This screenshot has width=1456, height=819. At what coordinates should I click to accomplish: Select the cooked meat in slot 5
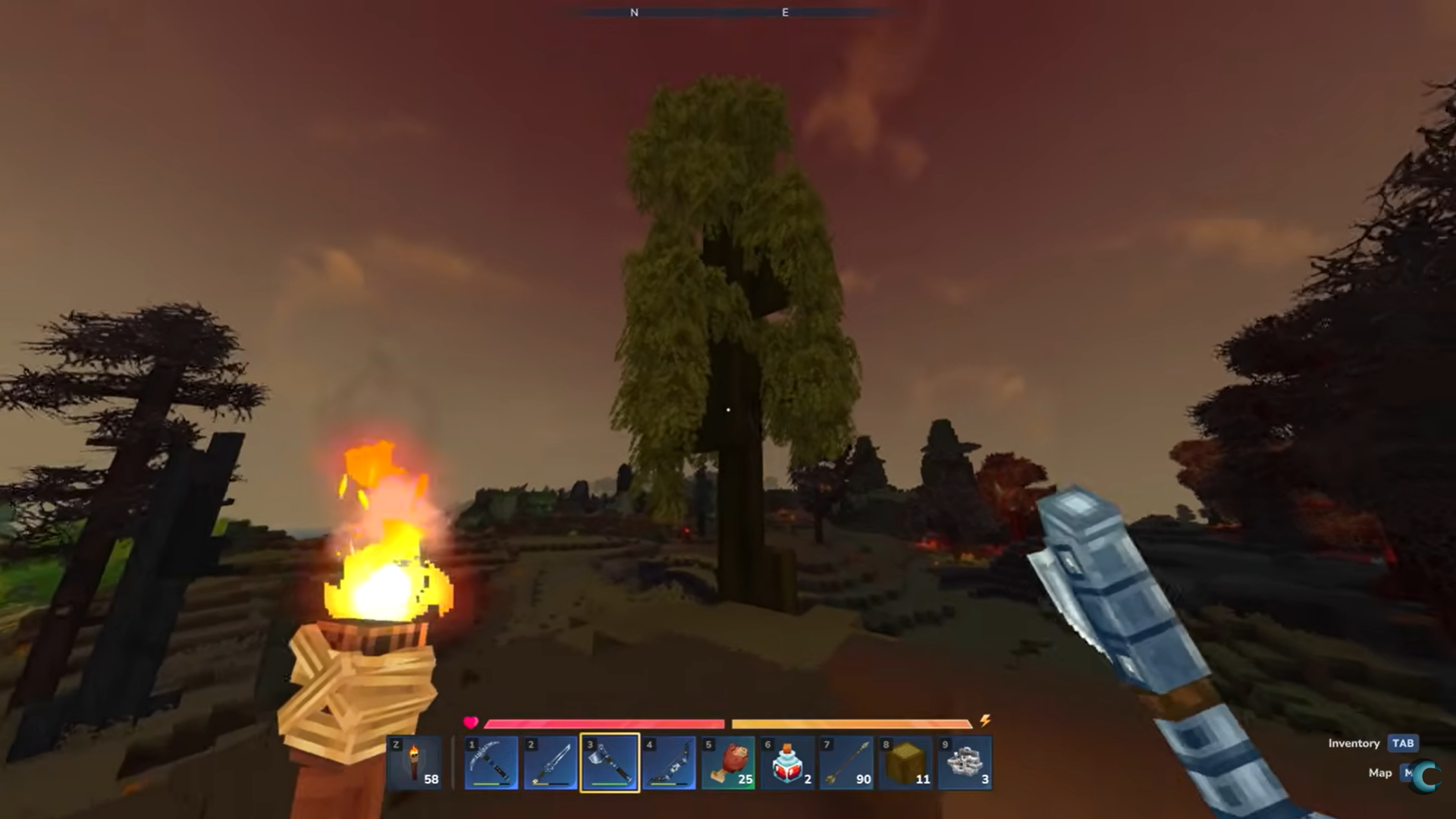(x=728, y=764)
